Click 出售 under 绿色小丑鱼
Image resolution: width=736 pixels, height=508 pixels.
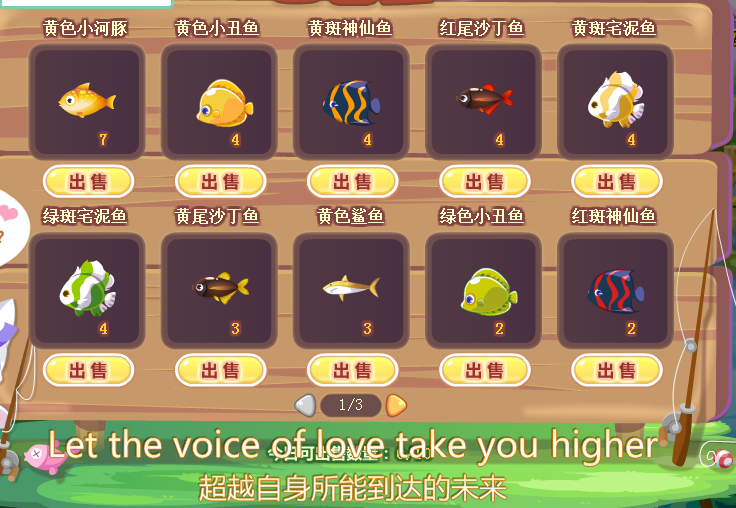(x=484, y=370)
